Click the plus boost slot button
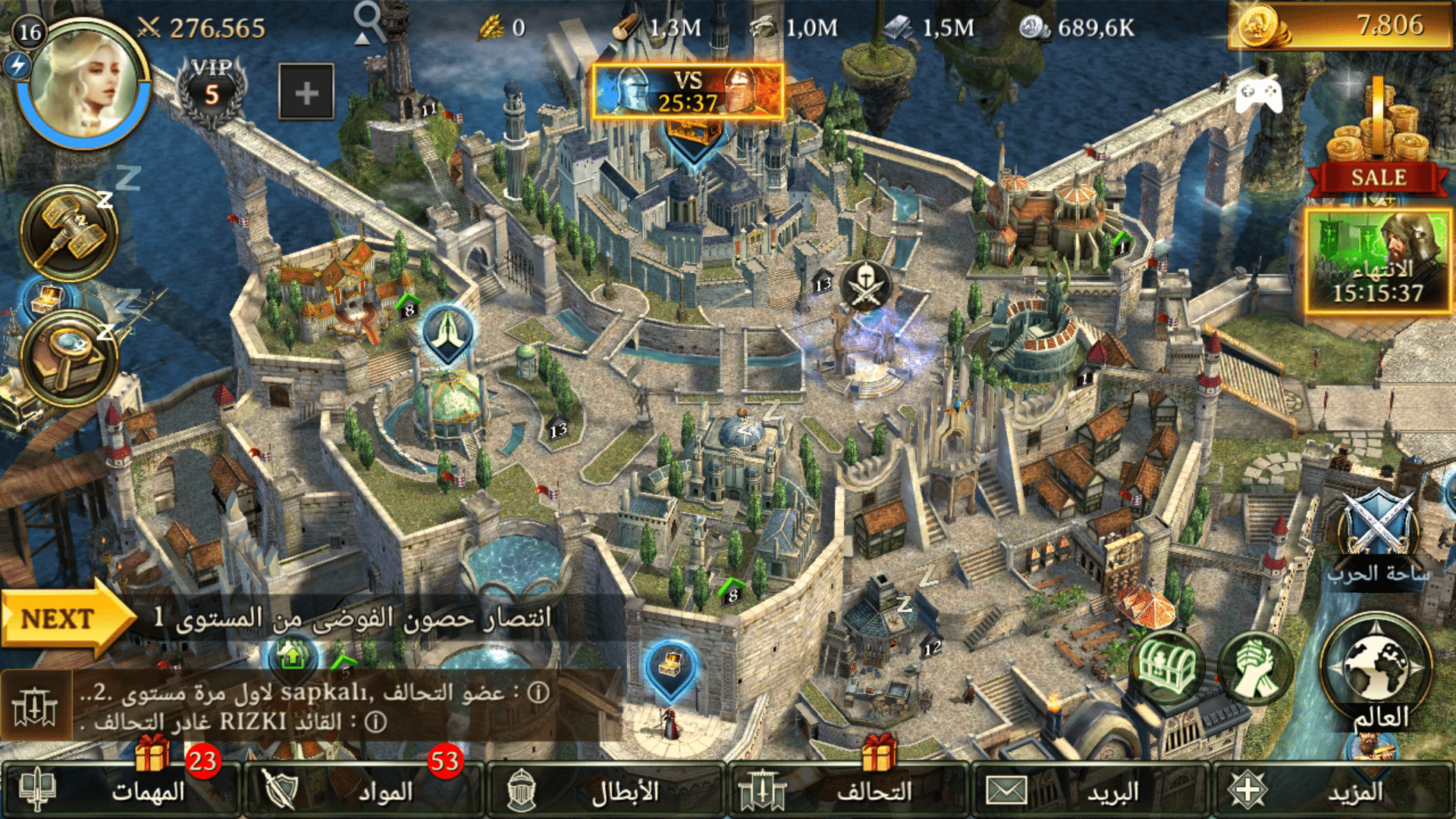This screenshot has height=819, width=1456. pos(306,93)
